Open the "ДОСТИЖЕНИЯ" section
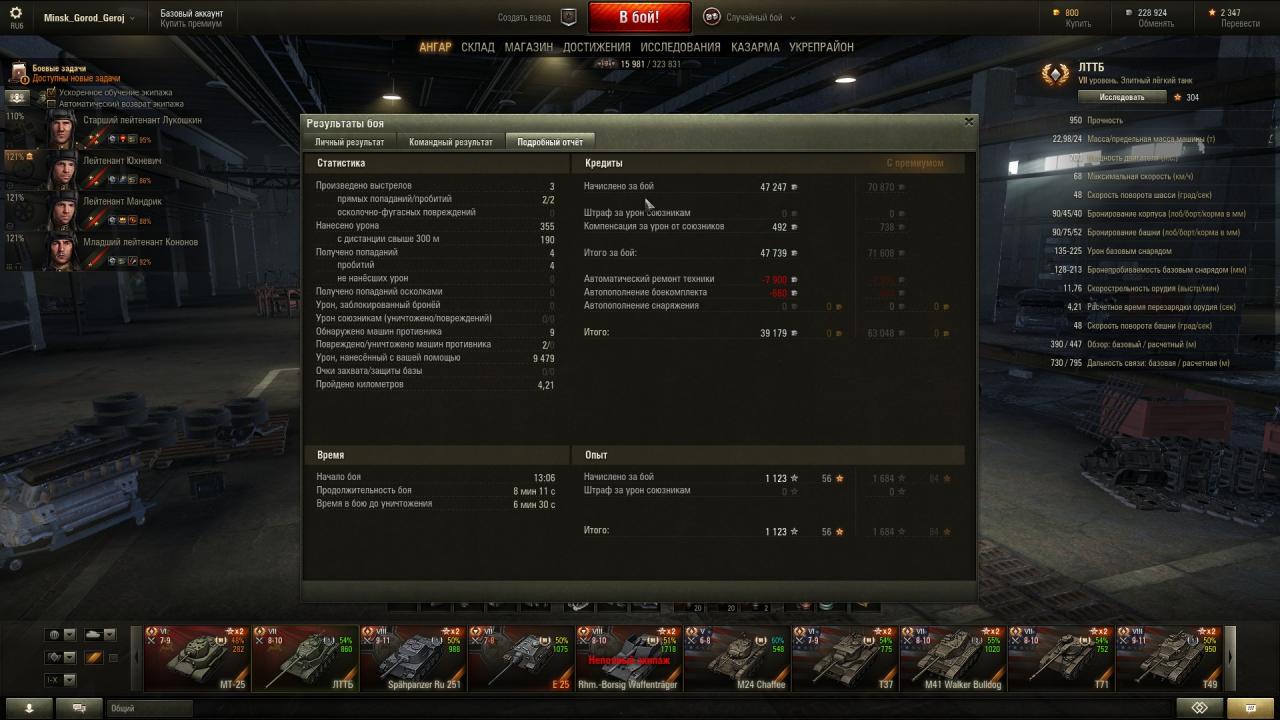The height and width of the screenshot is (720, 1280). click(596, 47)
